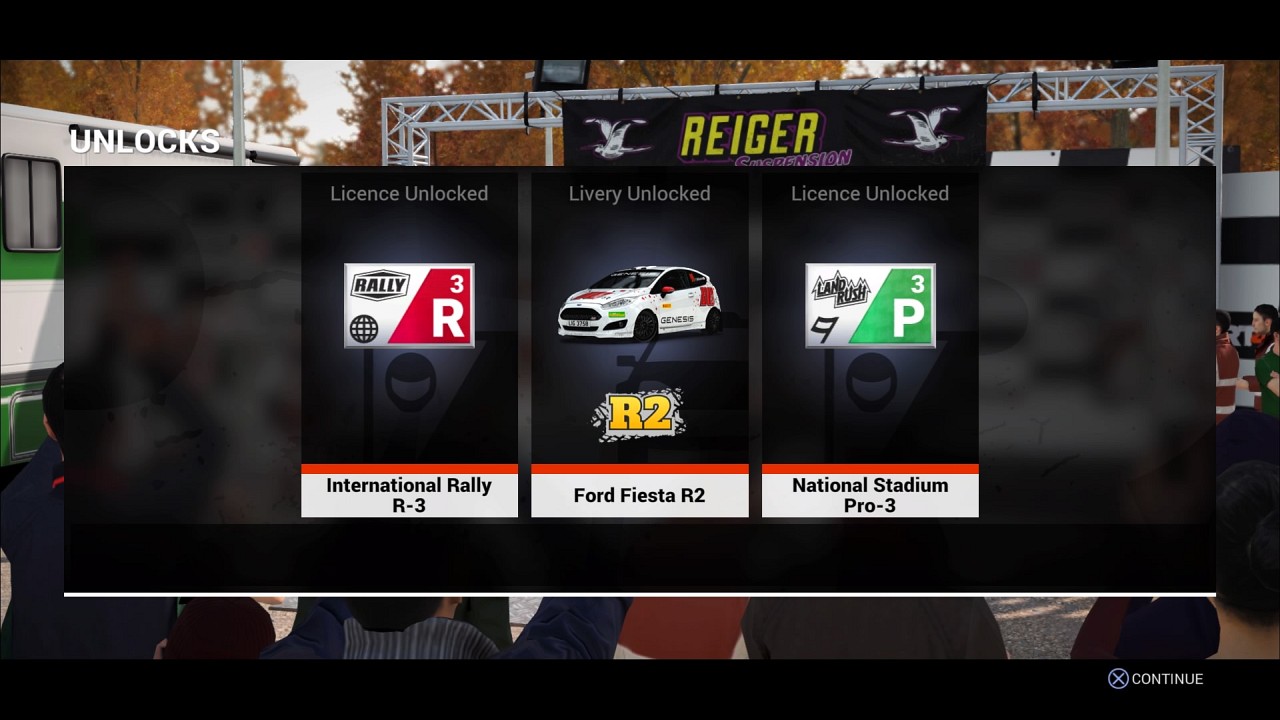1280x720 pixels.
Task: Select the National Stadium Pro-3 licence card
Action: click(870, 345)
